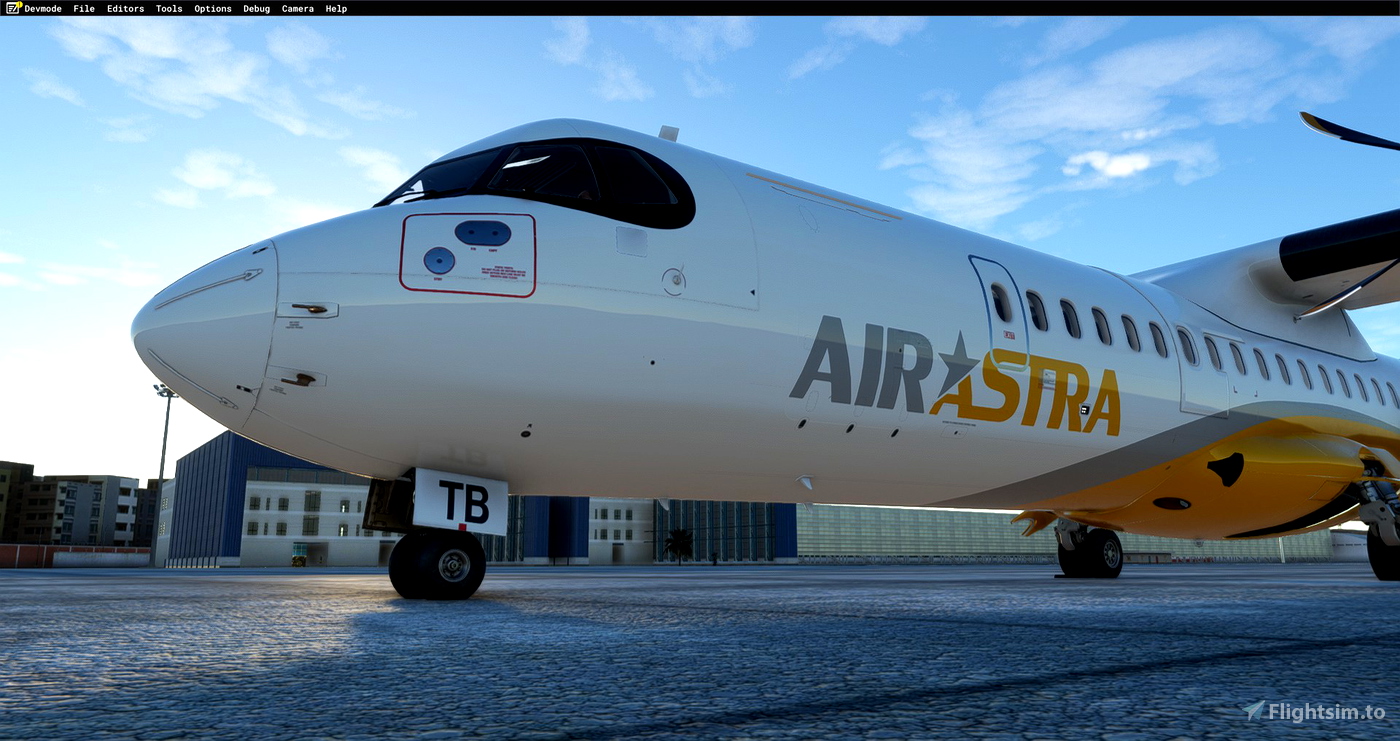Click the yellow notification badge on Devmode icon

[21, 4]
